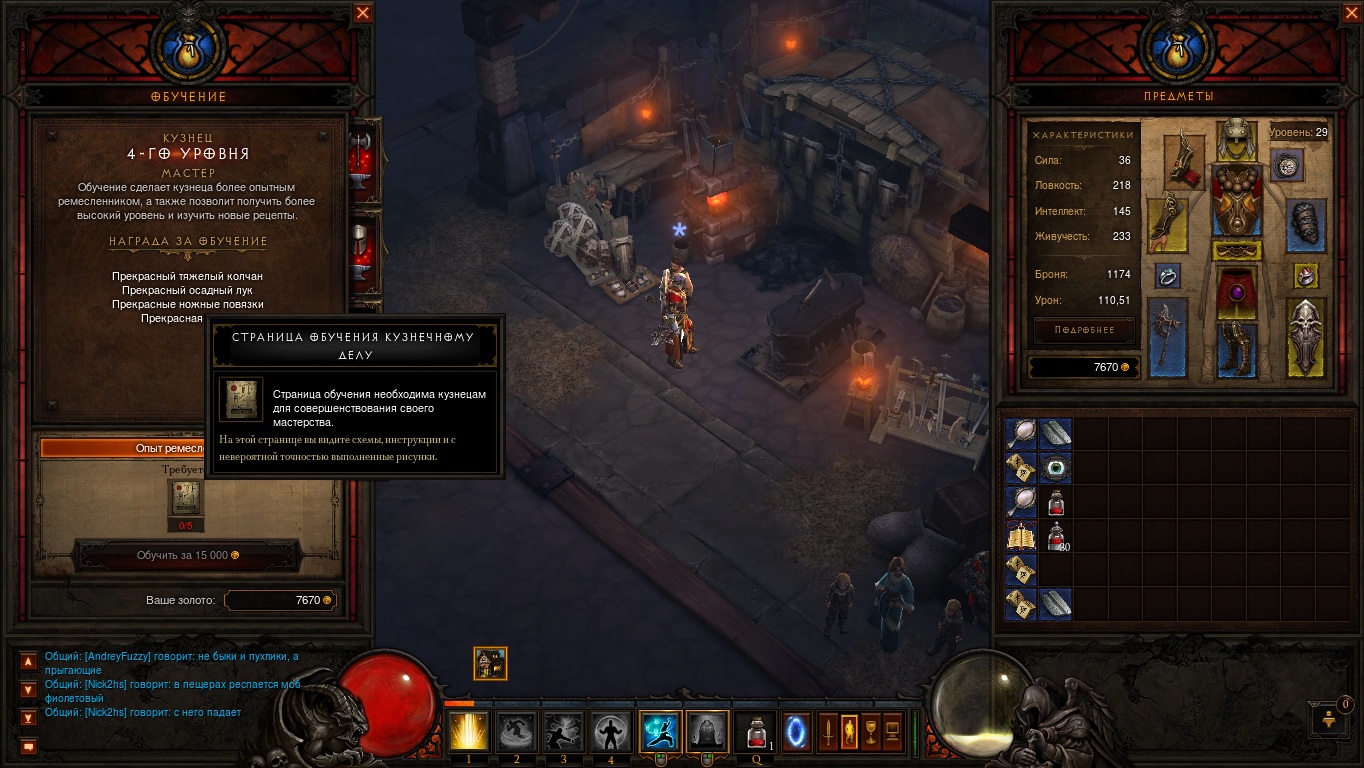Use the health potion on Q

(x=755, y=732)
